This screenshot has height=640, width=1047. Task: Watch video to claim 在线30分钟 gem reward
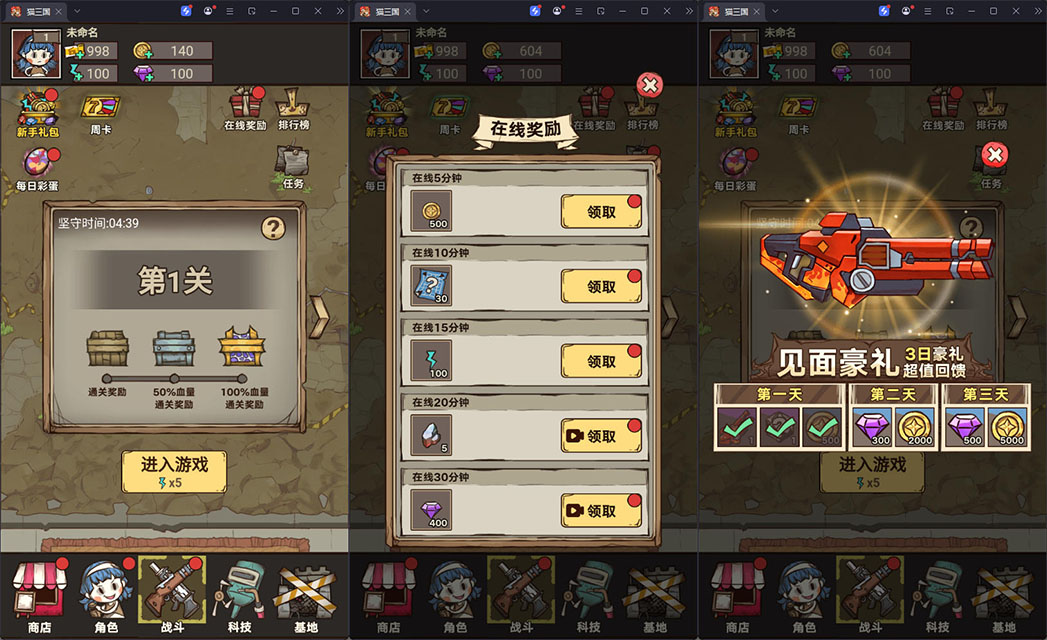point(601,510)
